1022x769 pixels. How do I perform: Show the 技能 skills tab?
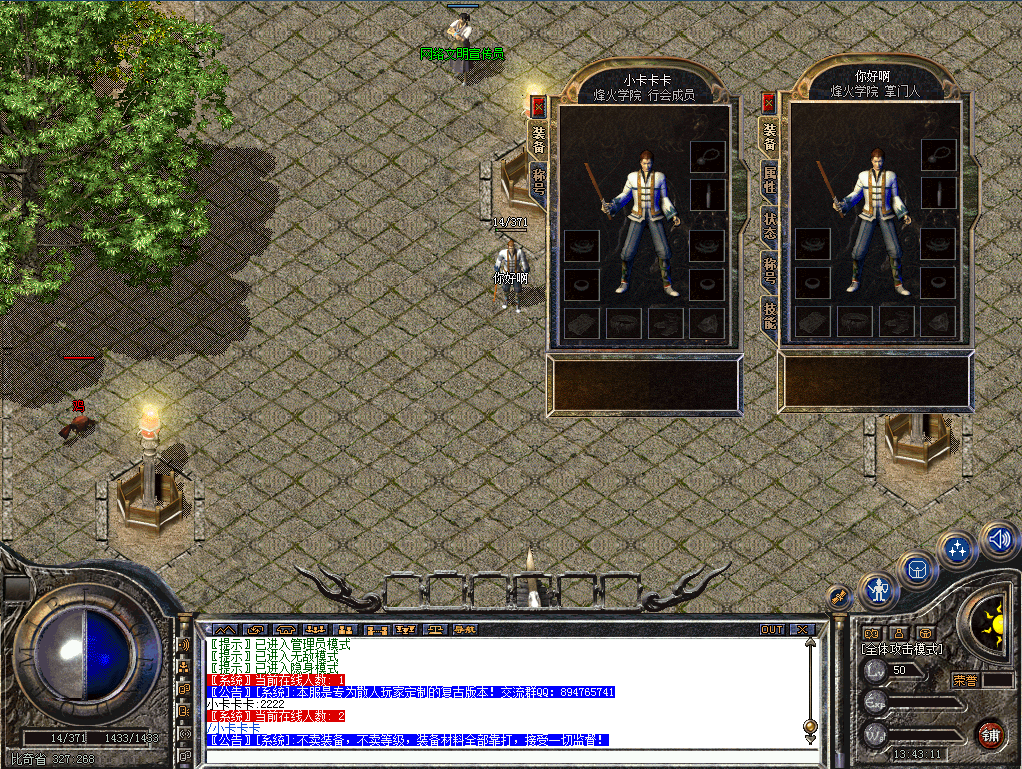(769, 313)
